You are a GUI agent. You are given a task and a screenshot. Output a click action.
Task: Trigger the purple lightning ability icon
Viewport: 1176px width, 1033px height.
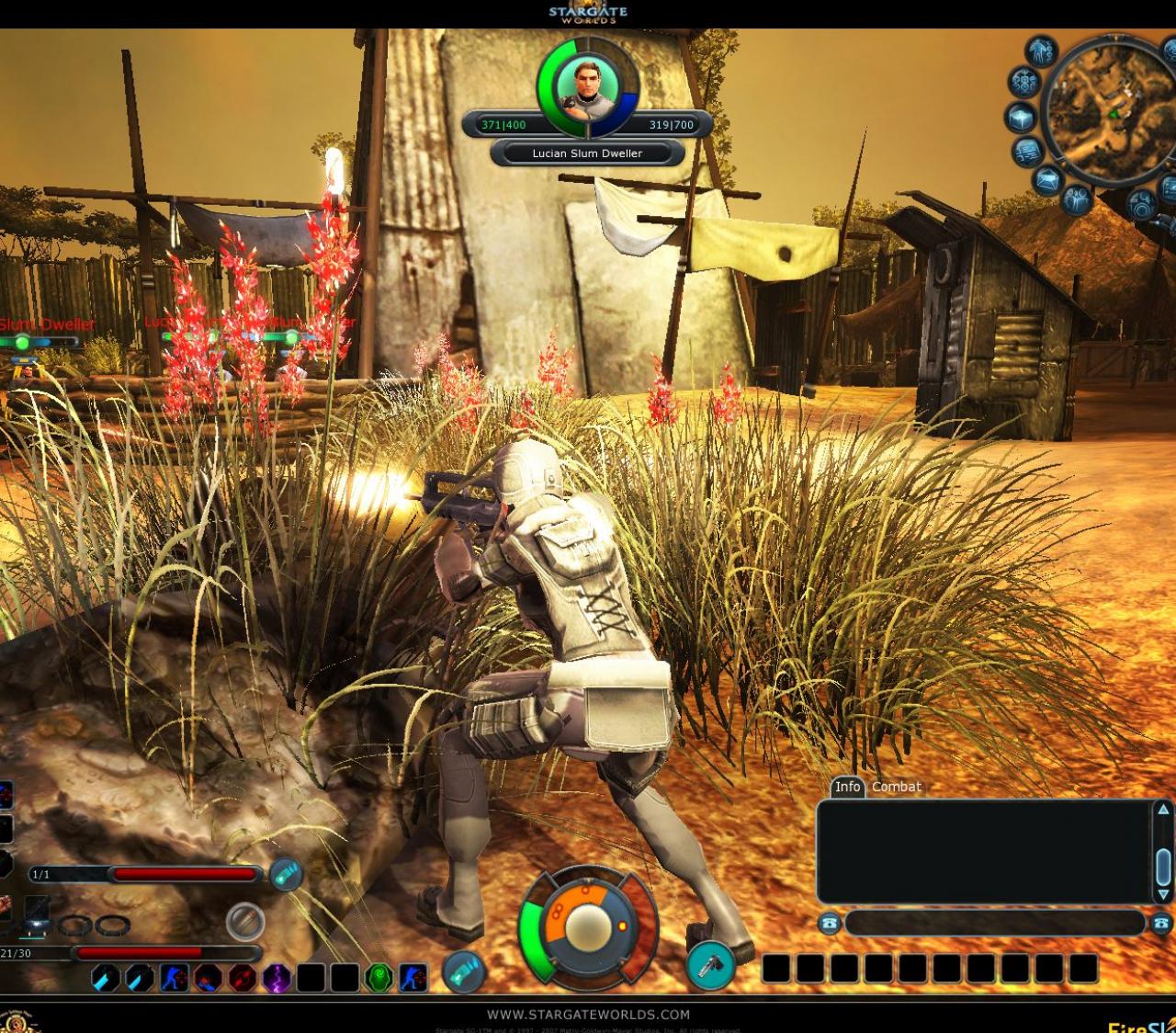[x=277, y=978]
